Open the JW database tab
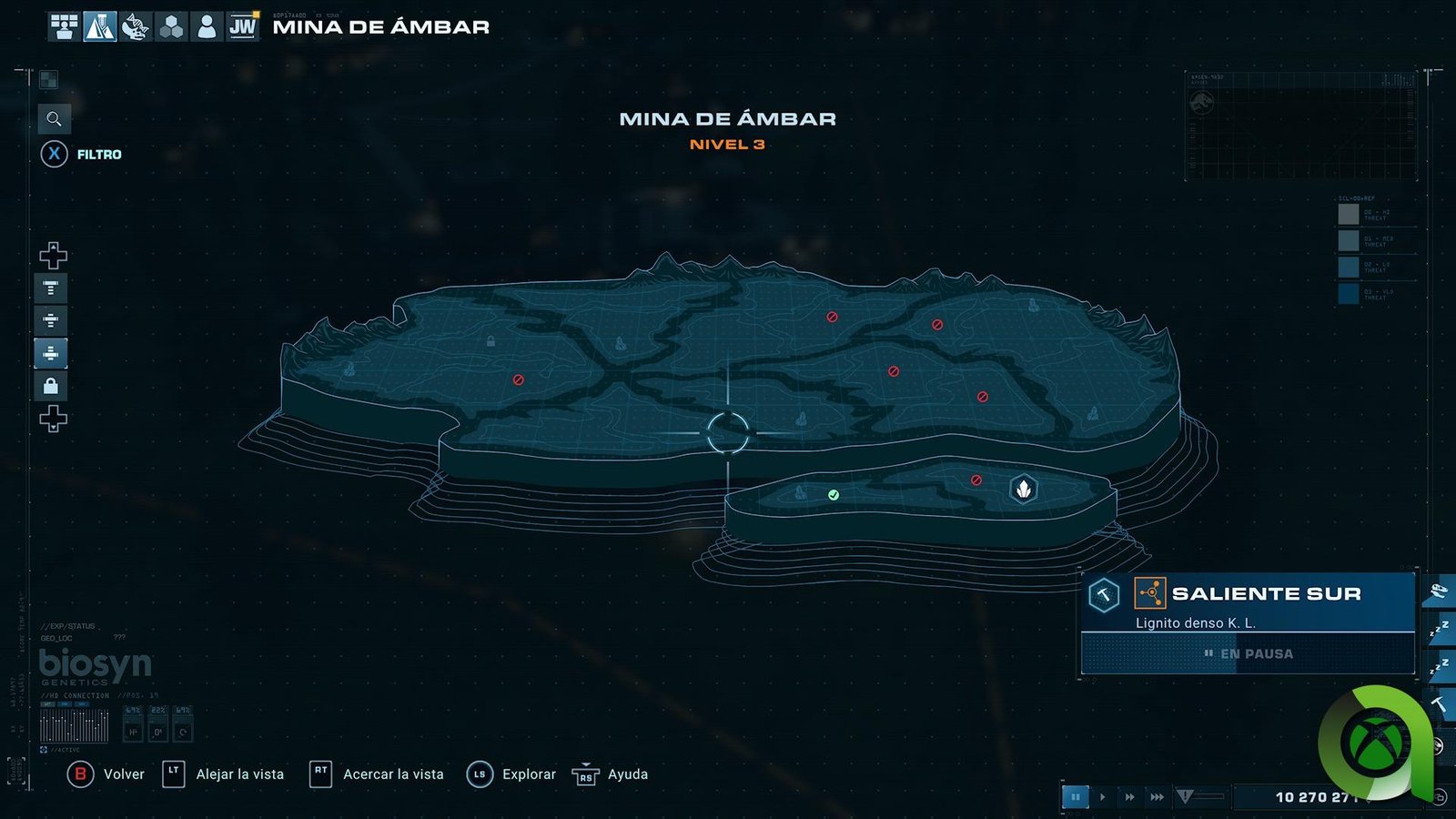 coord(243,26)
